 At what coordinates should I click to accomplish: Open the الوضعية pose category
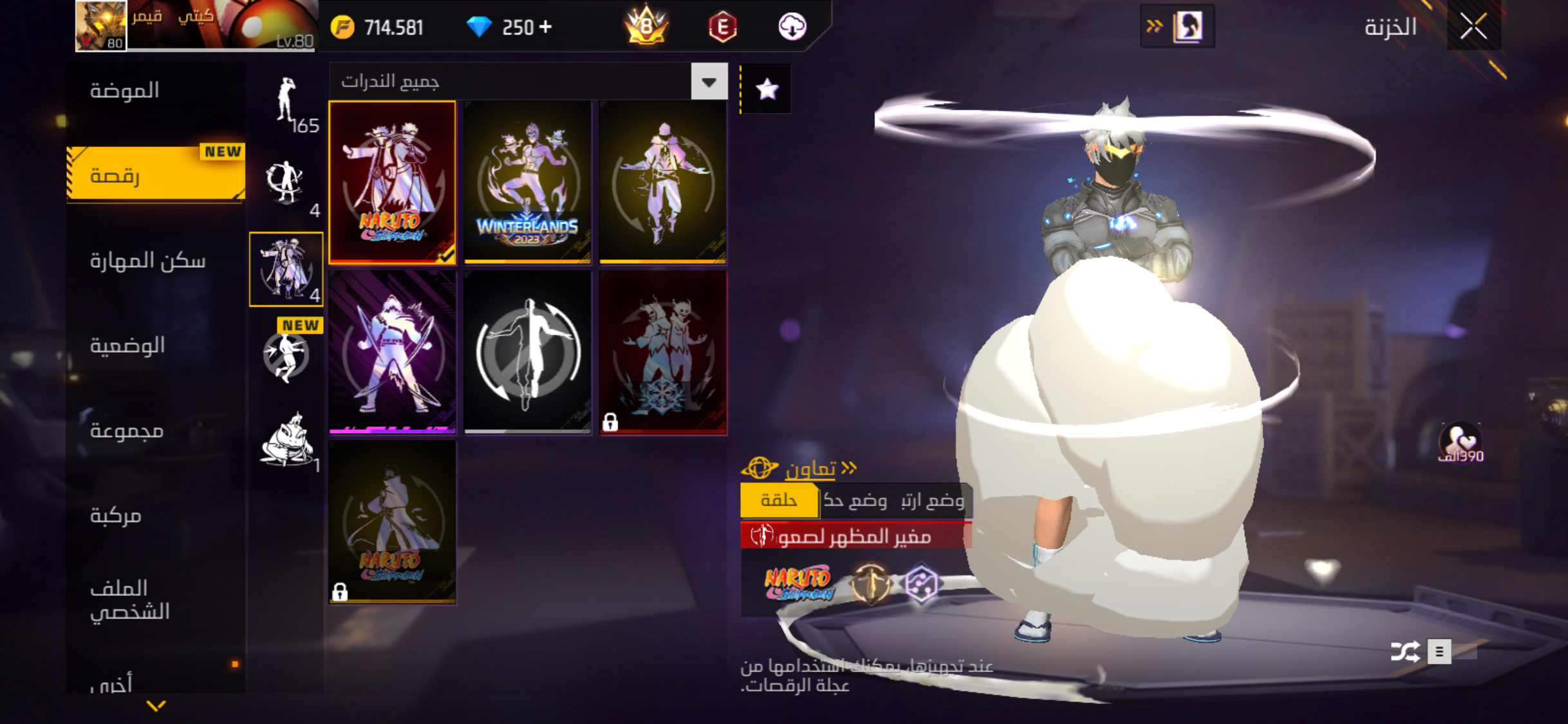pyautogui.click(x=127, y=346)
